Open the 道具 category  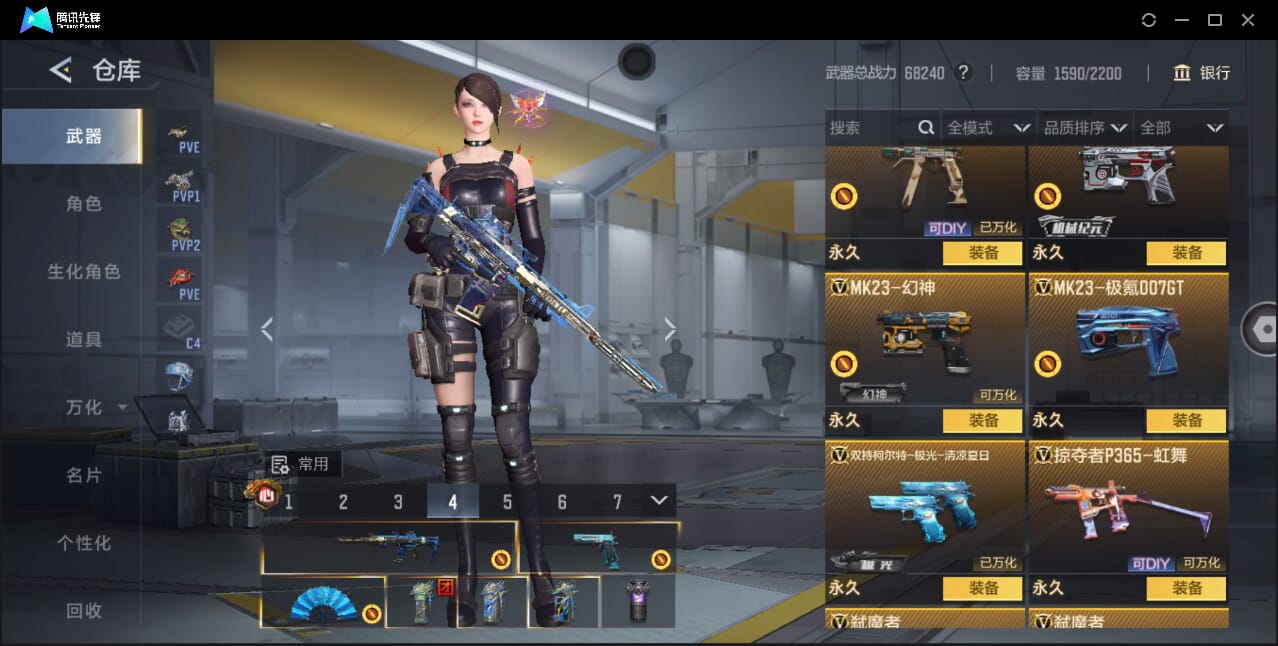tap(83, 340)
